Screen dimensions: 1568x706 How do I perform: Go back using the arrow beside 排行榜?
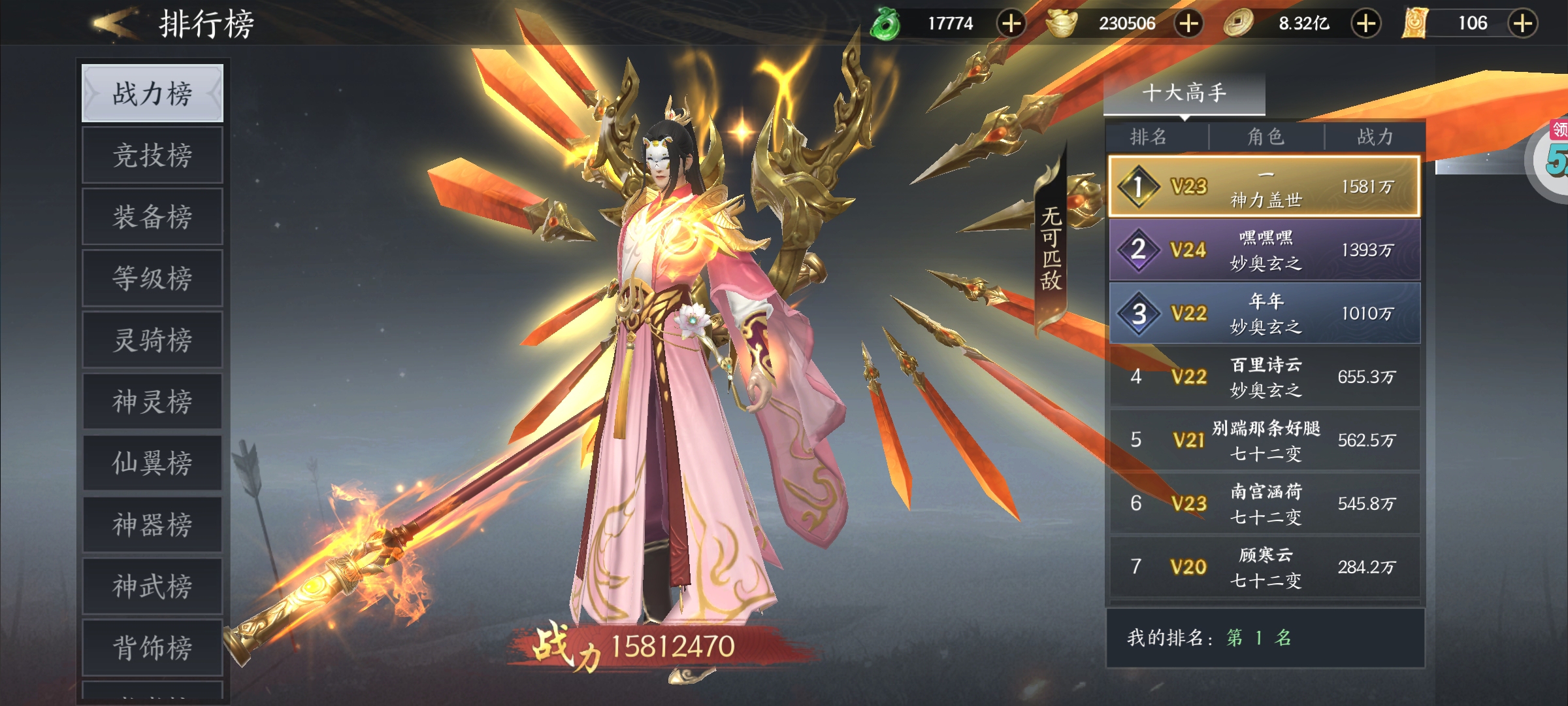point(116,24)
